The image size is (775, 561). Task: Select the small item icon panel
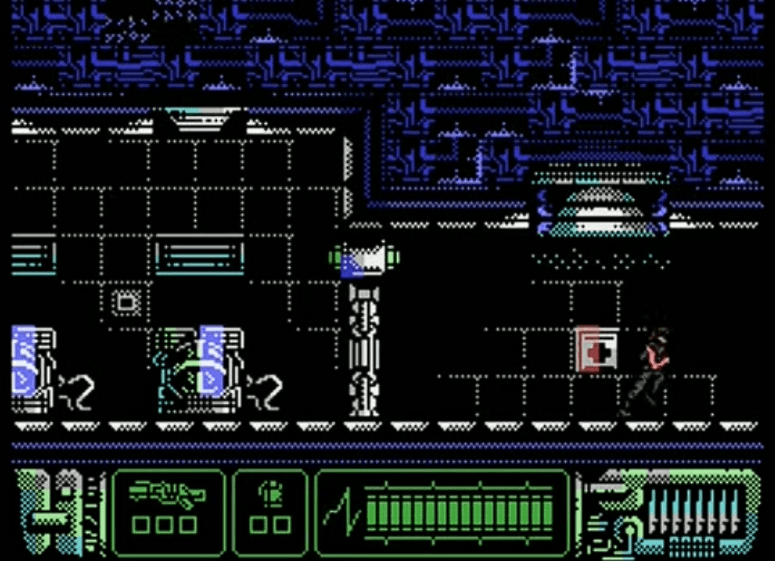click(x=270, y=510)
